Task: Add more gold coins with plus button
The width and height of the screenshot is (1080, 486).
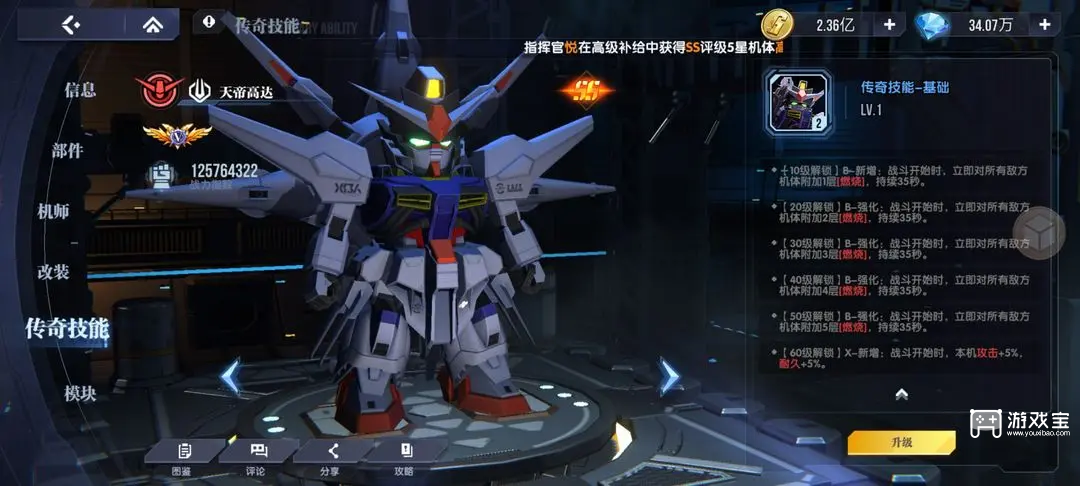Action: click(888, 25)
